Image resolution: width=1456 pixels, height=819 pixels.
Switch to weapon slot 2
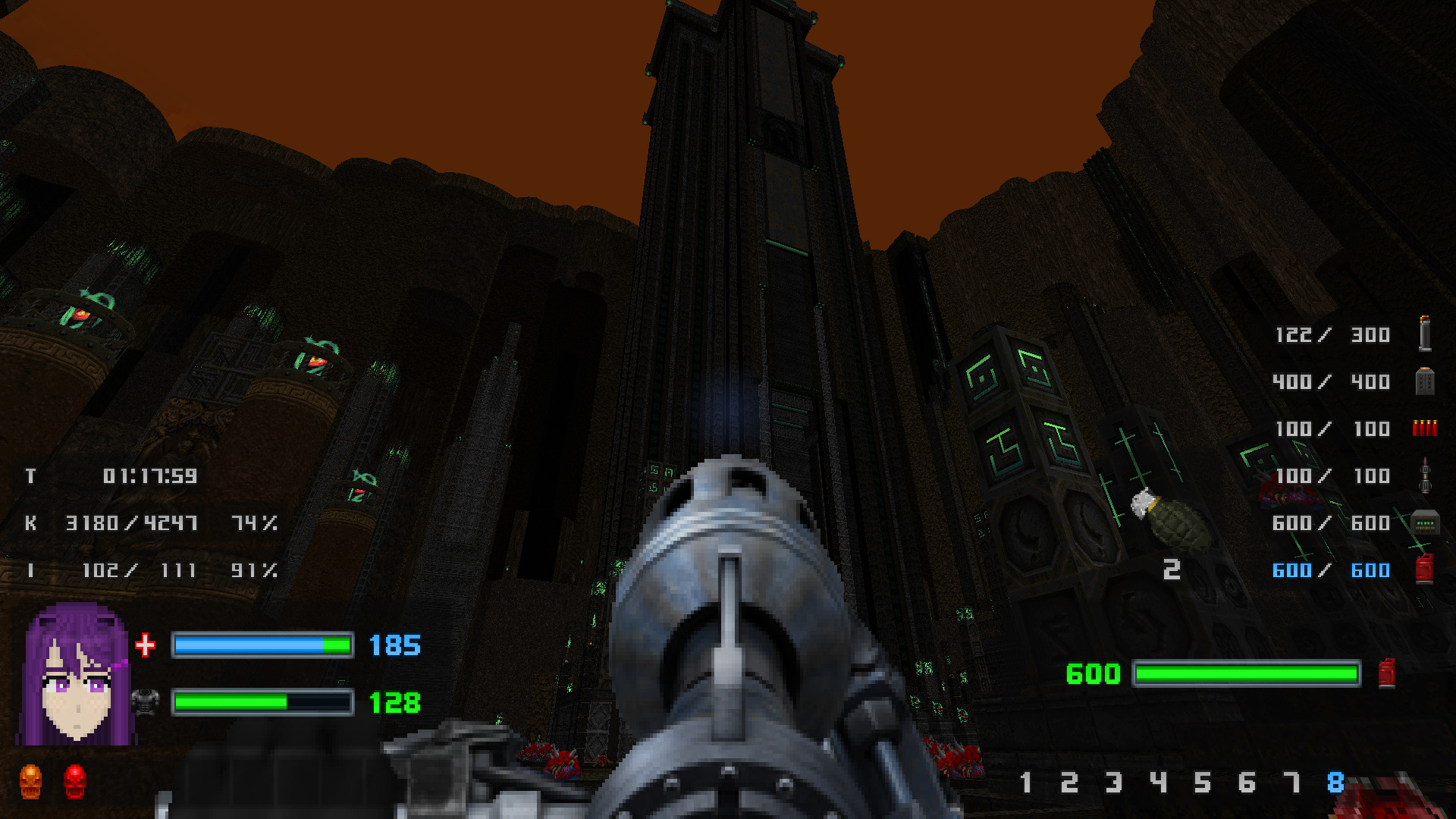(1069, 782)
